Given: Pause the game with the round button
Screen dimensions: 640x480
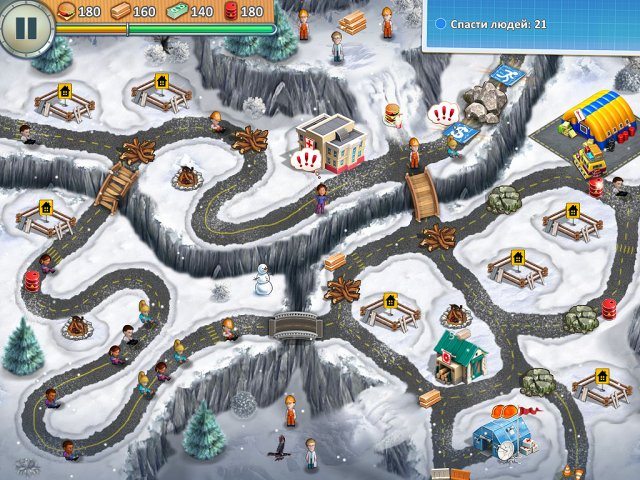Looking at the screenshot, I should 26,26.
